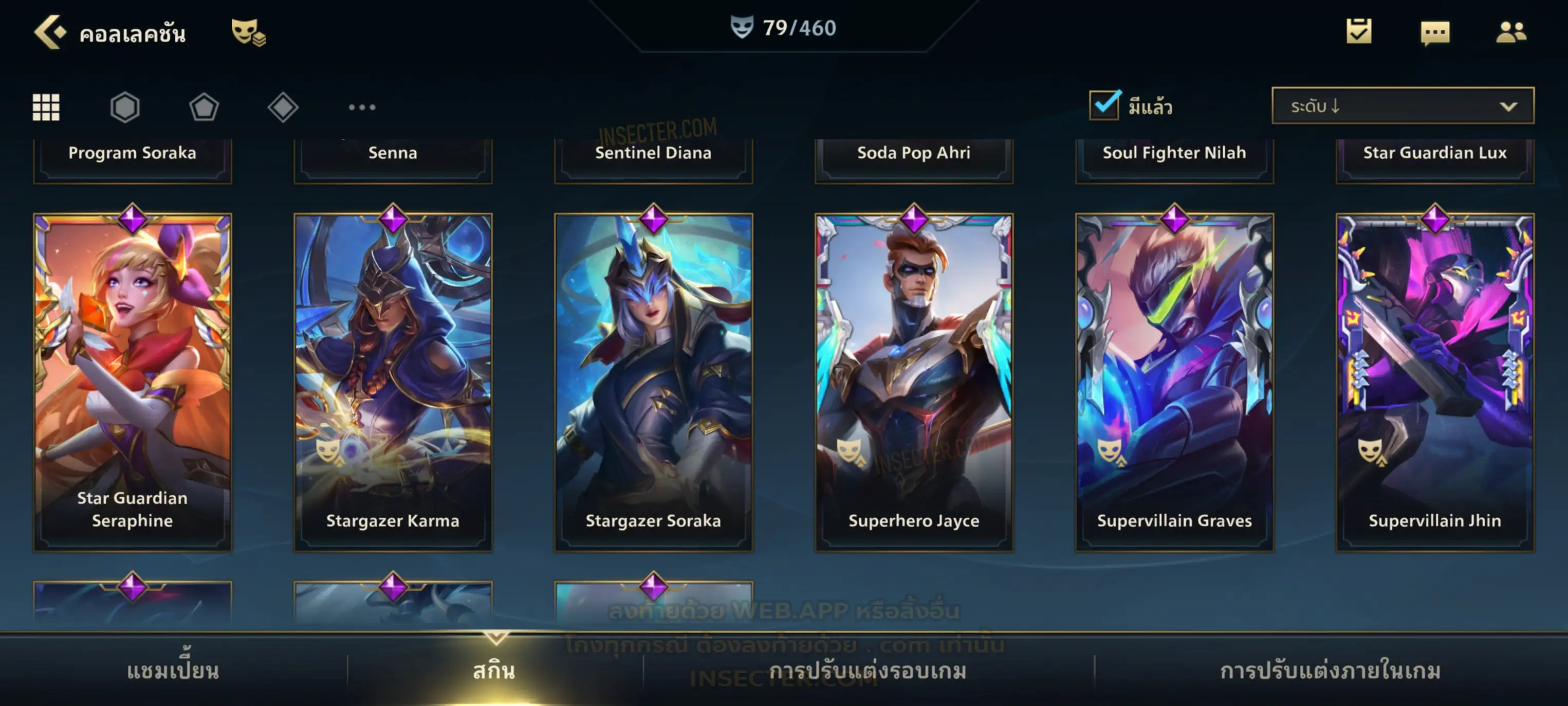Open the chat speech bubble
The image size is (1568, 706).
pyautogui.click(x=1435, y=33)
